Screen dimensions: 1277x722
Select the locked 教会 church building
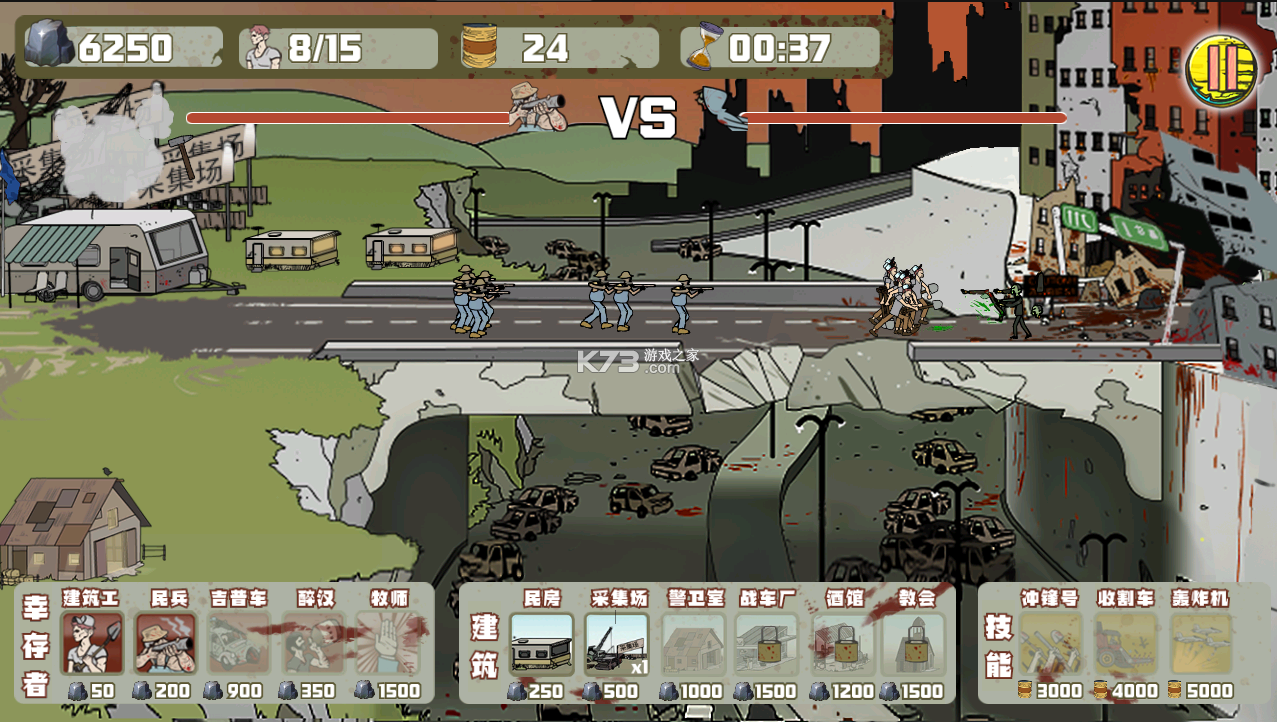pyautogui.click(x=915, y=644)
